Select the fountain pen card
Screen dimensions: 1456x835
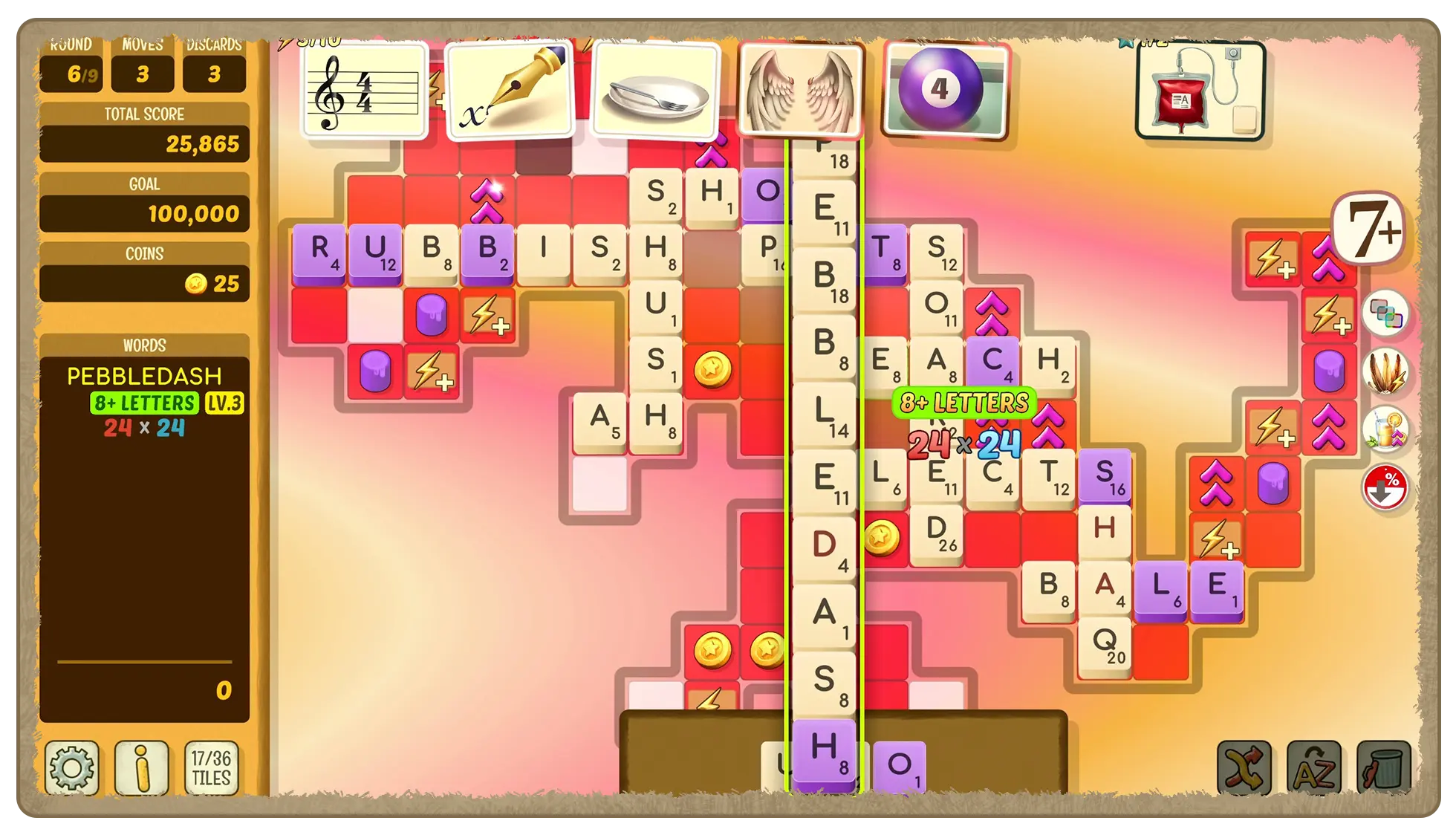(510, 90)
